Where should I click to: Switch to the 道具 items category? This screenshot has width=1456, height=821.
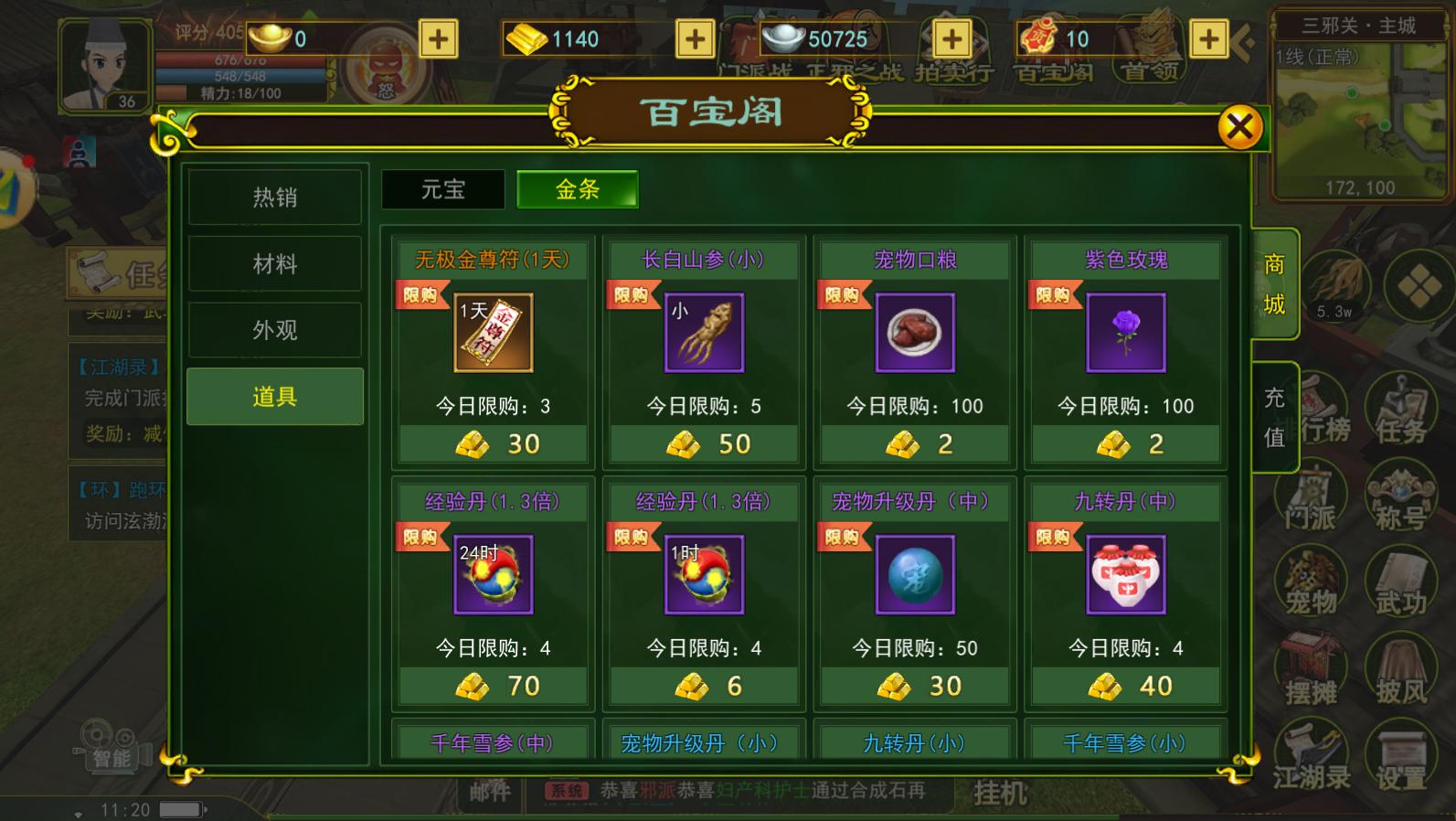click(274, 396)
